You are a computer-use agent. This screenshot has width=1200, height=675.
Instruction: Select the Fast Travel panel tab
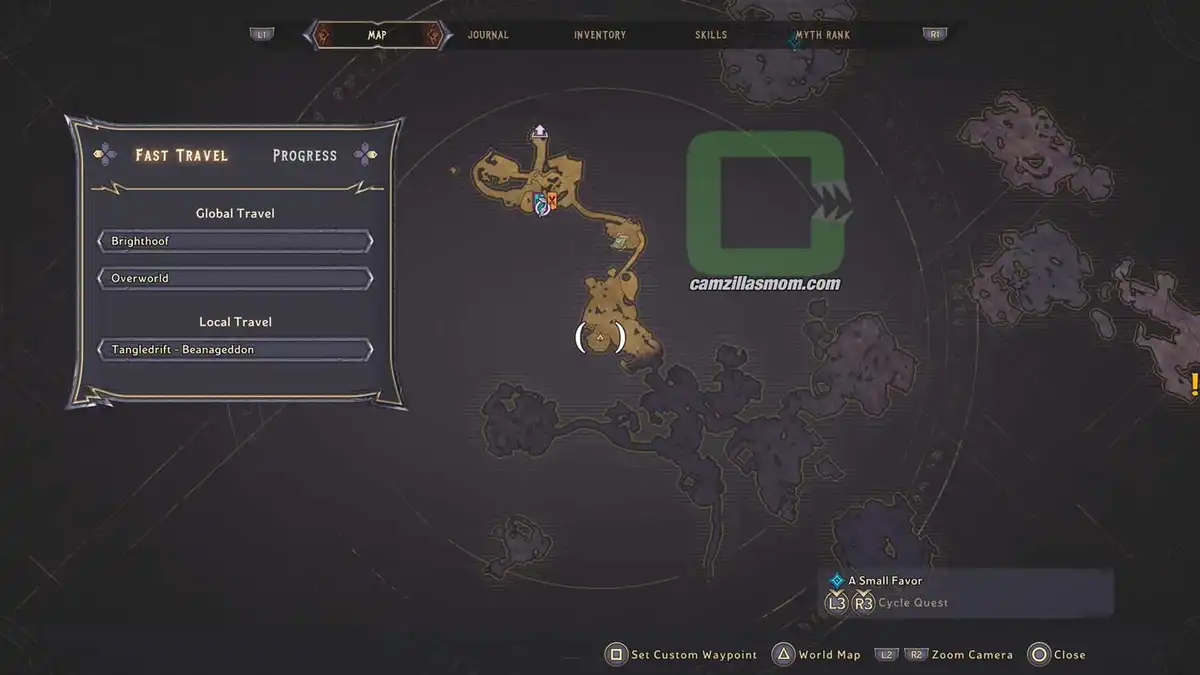(182, 155)
